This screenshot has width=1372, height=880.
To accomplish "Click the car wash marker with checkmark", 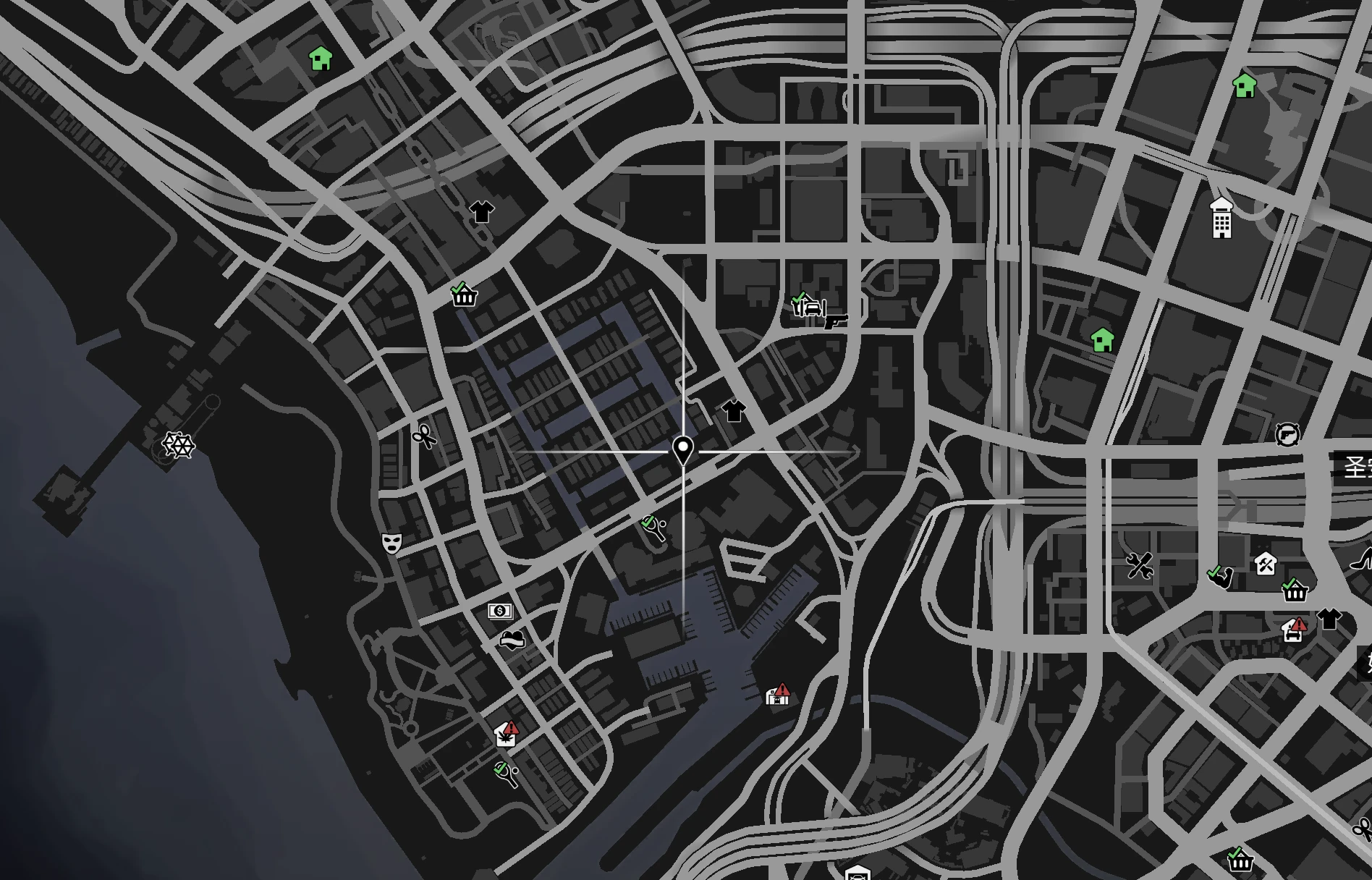I will 808,305.
